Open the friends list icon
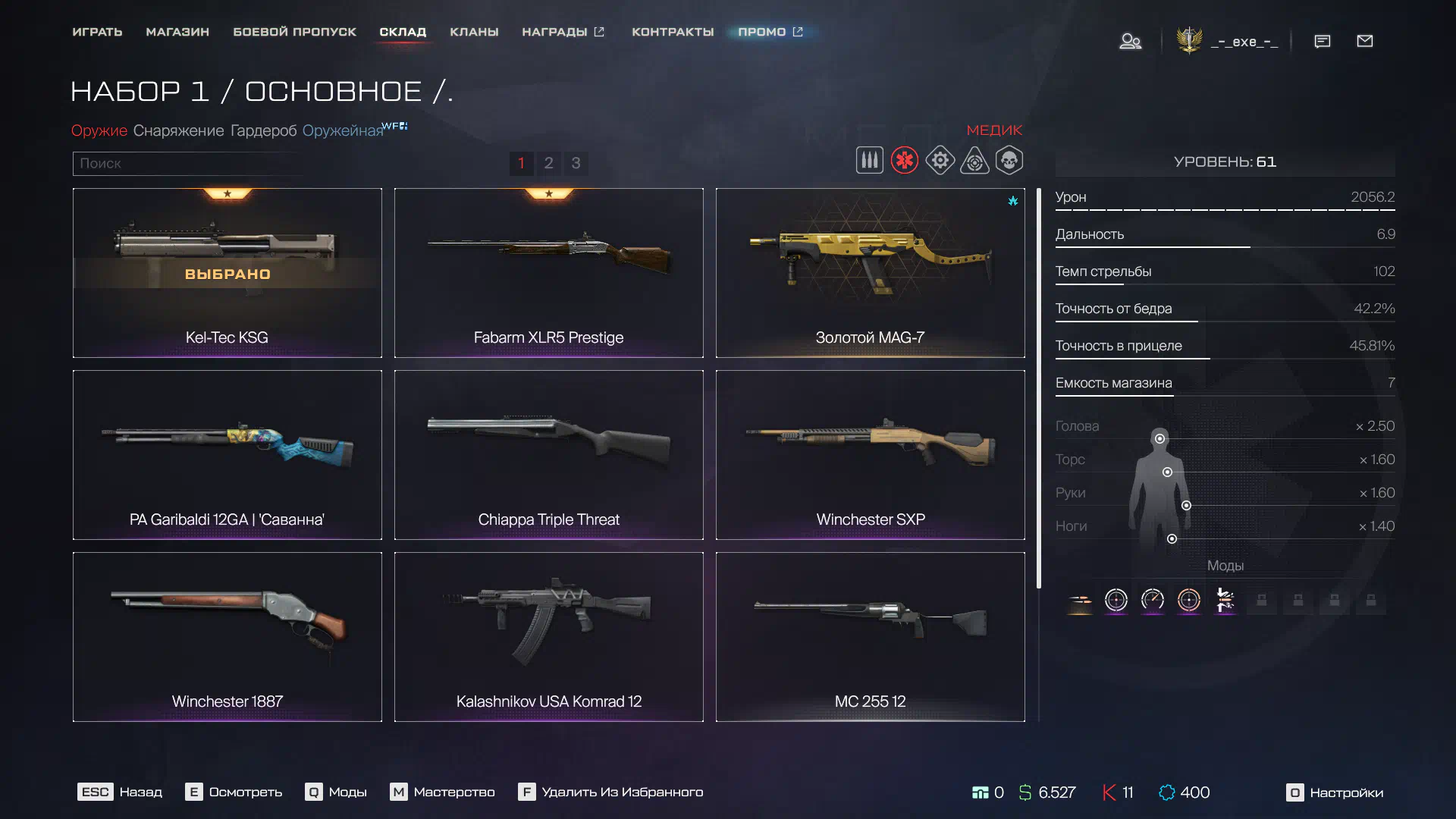 tap(1130, 41)
